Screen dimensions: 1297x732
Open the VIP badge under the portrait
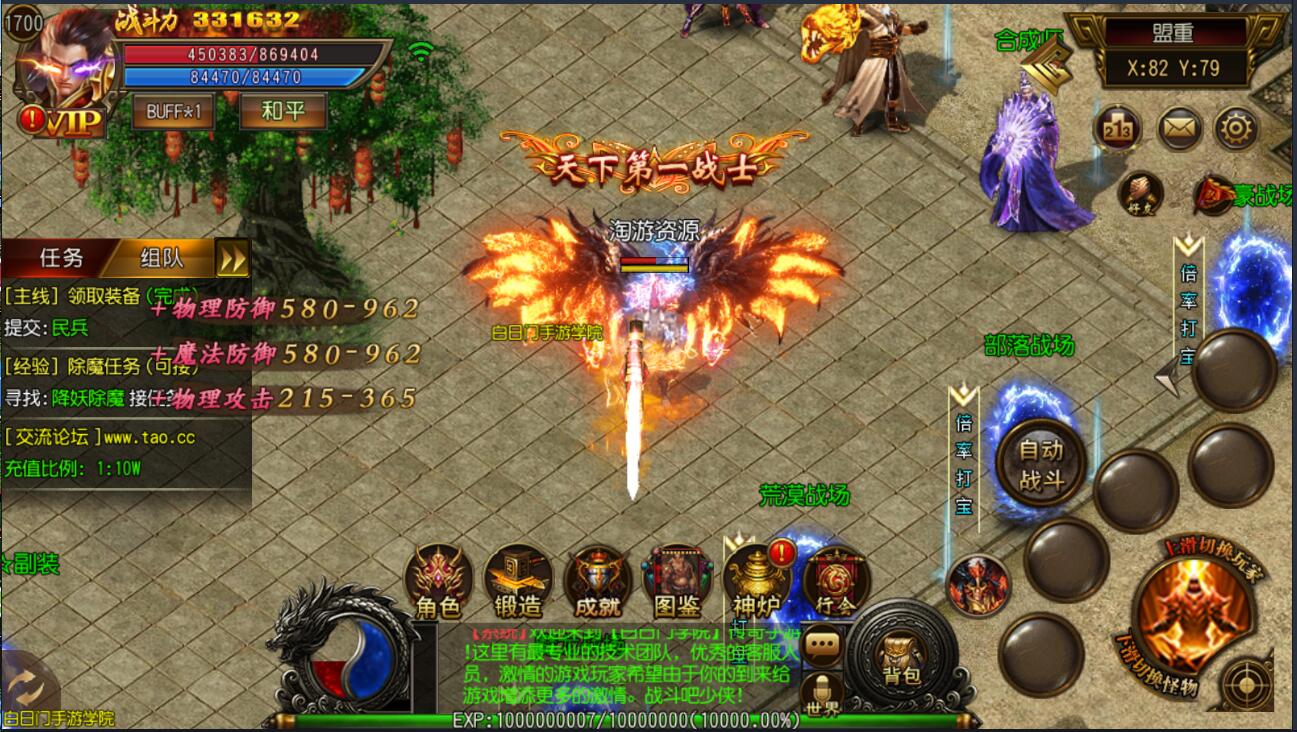(70, 122)
